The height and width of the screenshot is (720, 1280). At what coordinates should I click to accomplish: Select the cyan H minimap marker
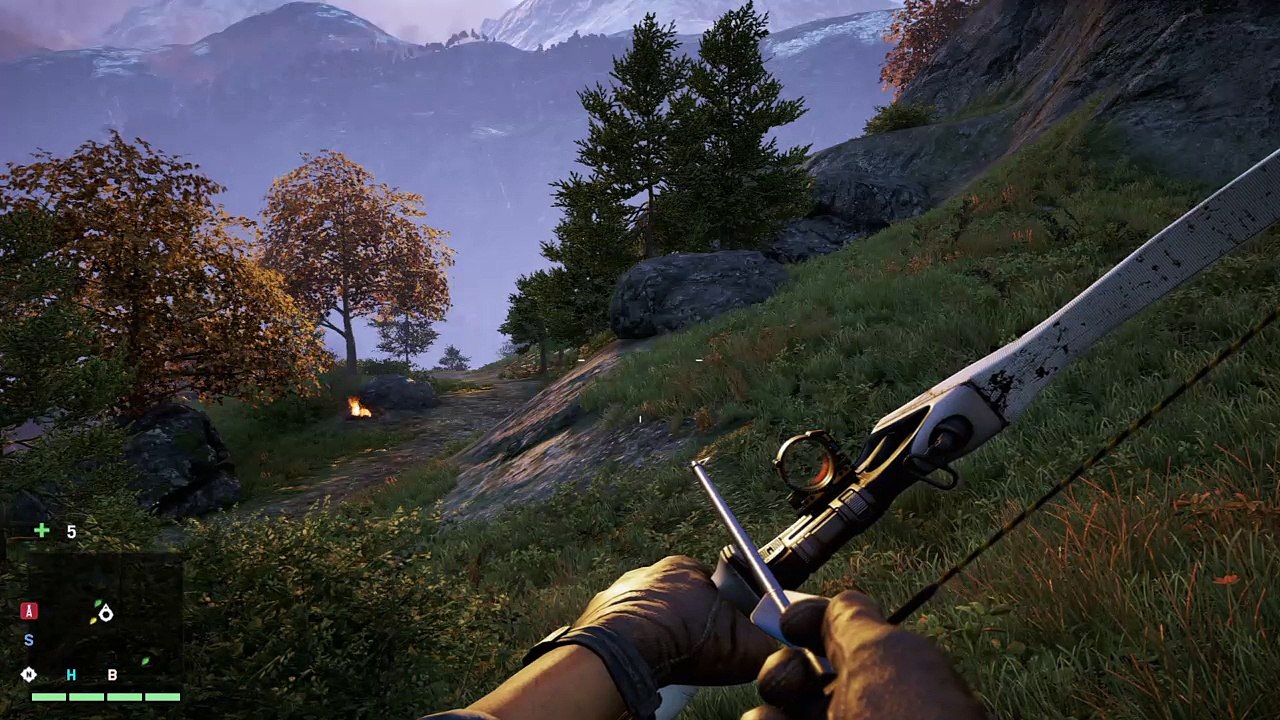pos(71,675)
